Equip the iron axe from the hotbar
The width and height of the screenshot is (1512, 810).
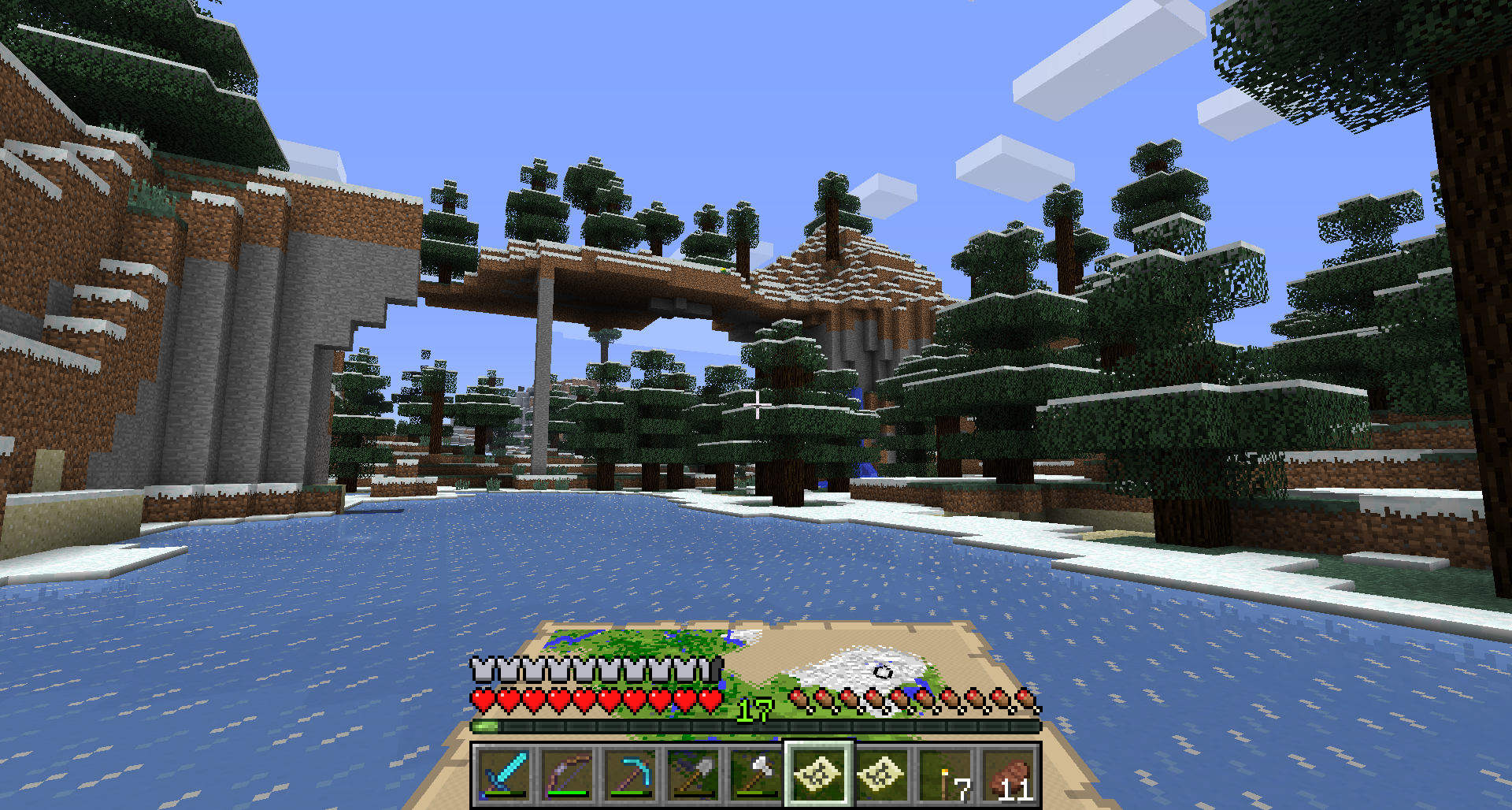[756, 775]
